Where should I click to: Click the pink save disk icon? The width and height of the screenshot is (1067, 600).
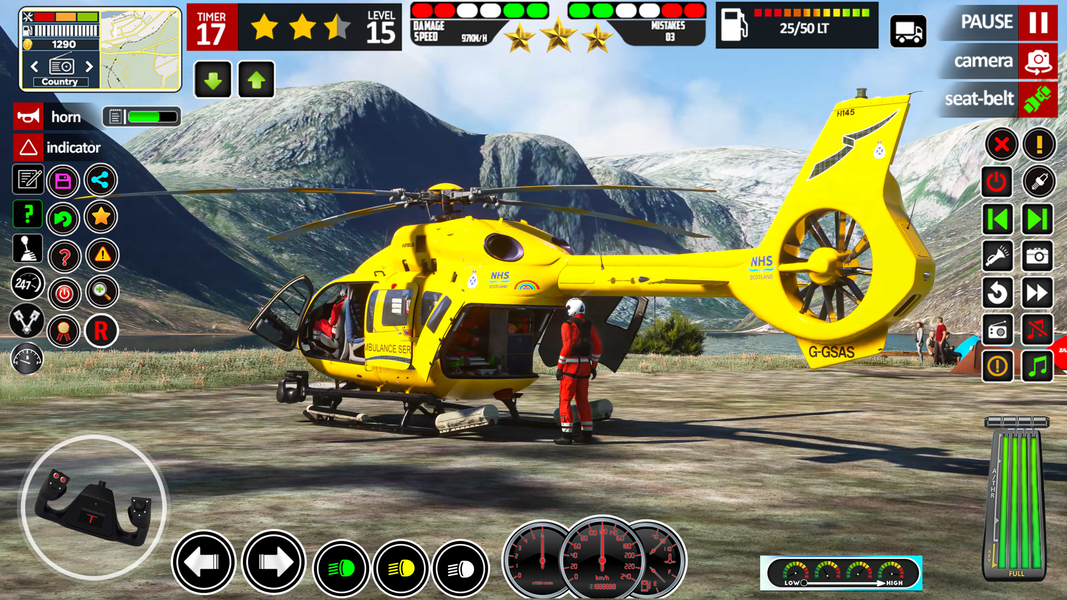[64, 181]
